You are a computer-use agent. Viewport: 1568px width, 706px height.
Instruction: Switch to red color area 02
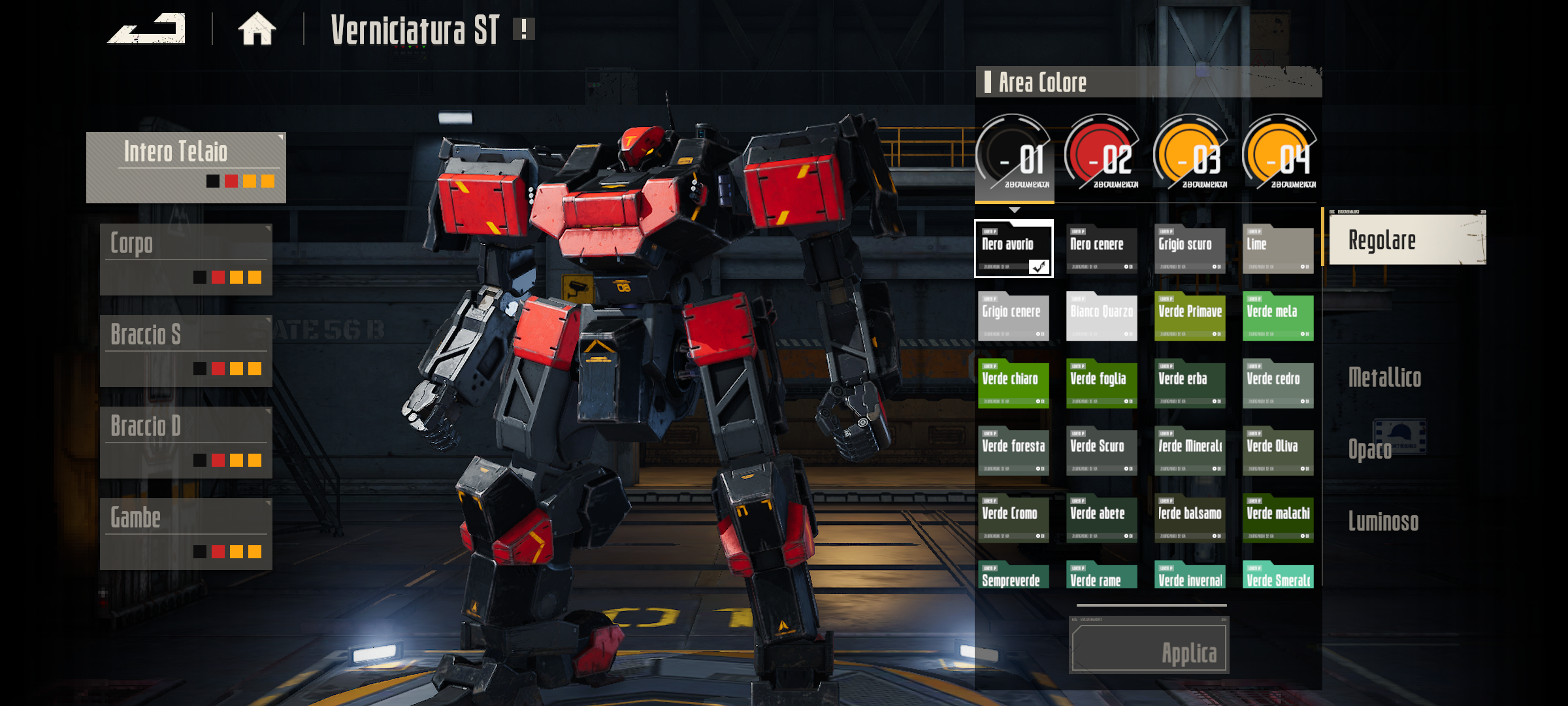(1102, 156)
